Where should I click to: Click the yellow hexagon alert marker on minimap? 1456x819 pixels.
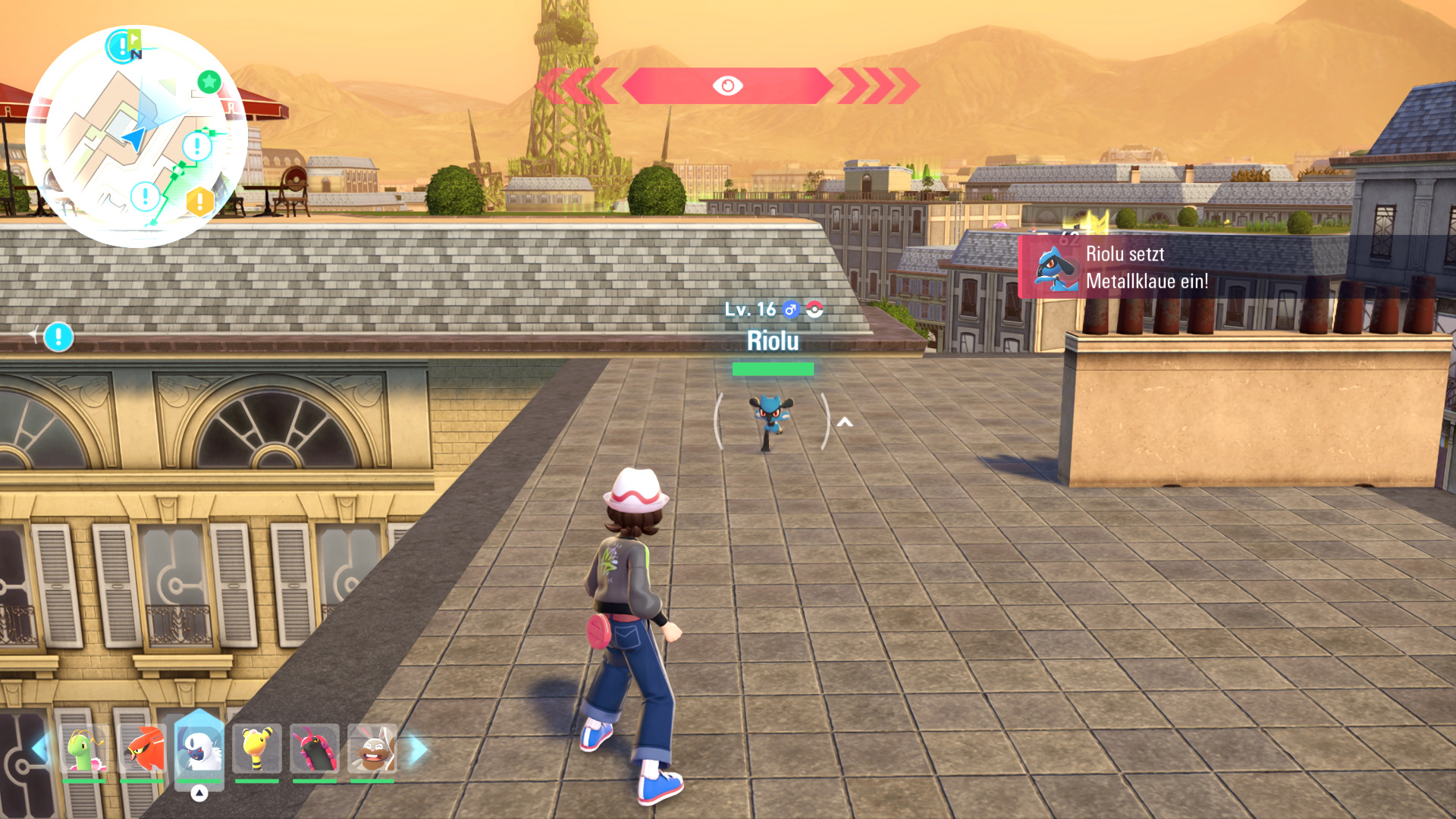coord(200,202)
